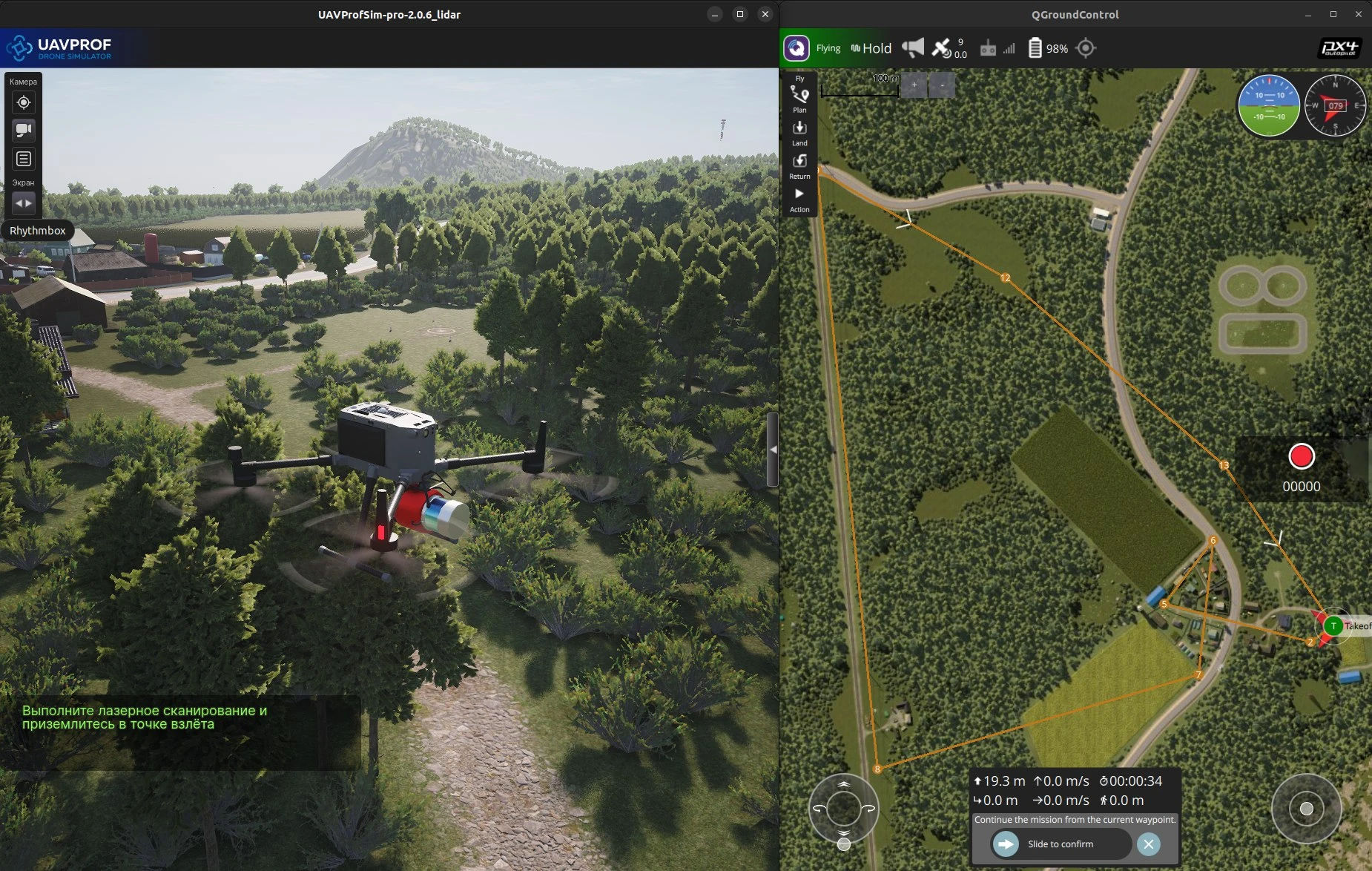Screen dimensions: 1372x871
Task: Close the UAVProfSim window
Action: pos(765,14)
